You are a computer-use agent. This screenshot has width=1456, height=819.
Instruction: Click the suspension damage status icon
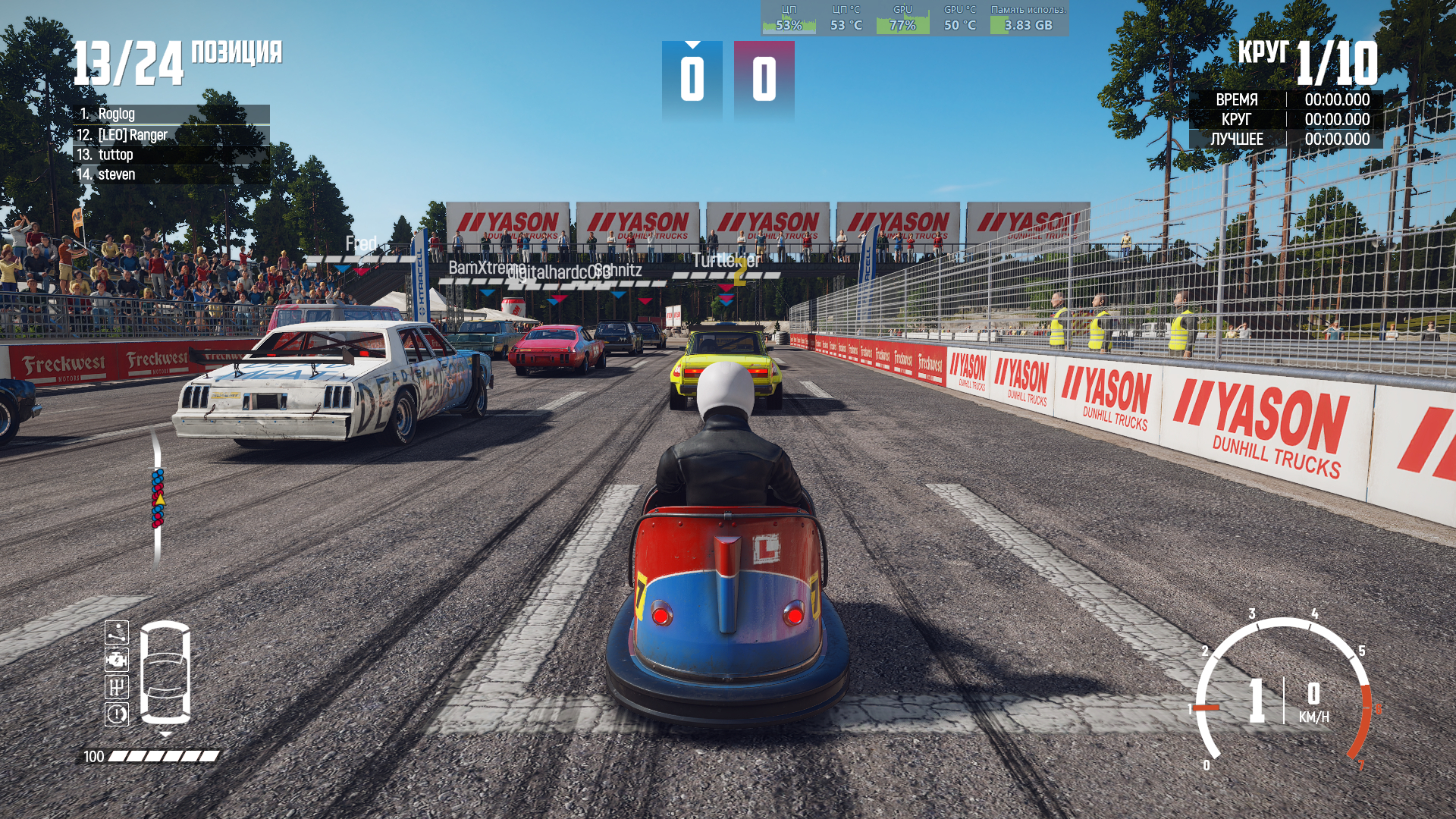click(117, 632)
